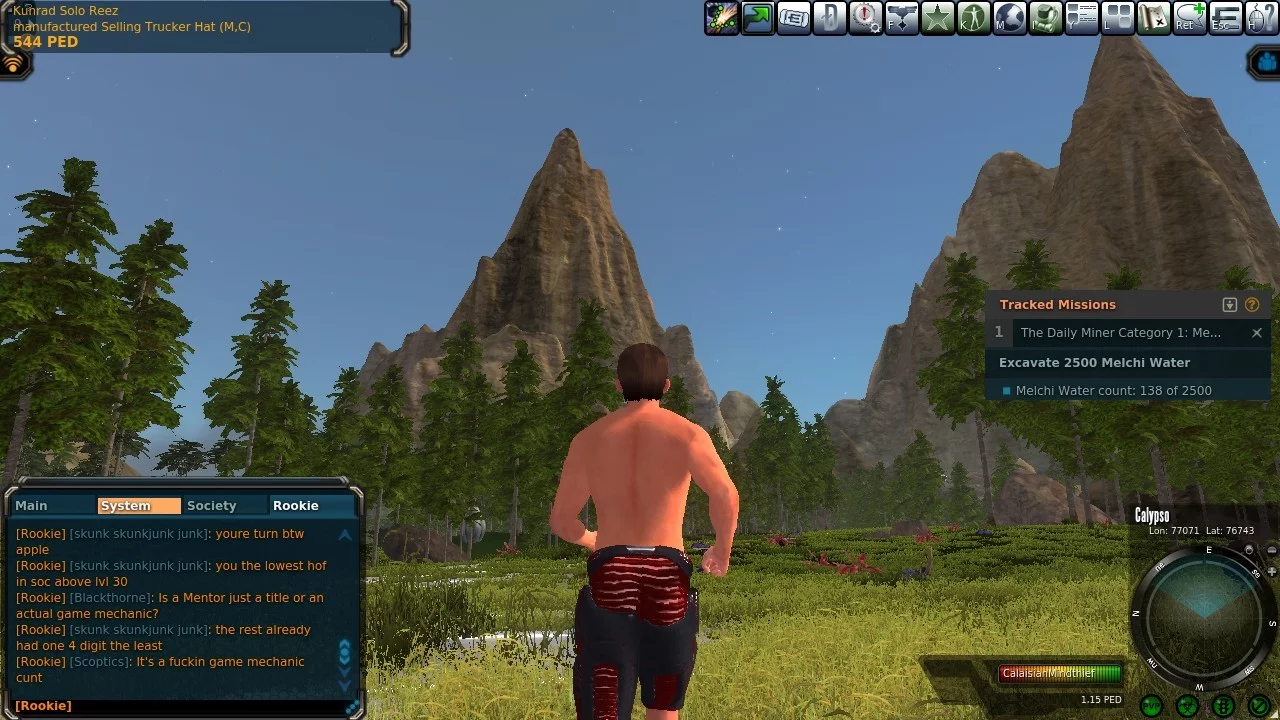This screenshot has height=720, width=1280.
Task: Collapse the Tracked Missions panel
Action: pos(1230,305)
